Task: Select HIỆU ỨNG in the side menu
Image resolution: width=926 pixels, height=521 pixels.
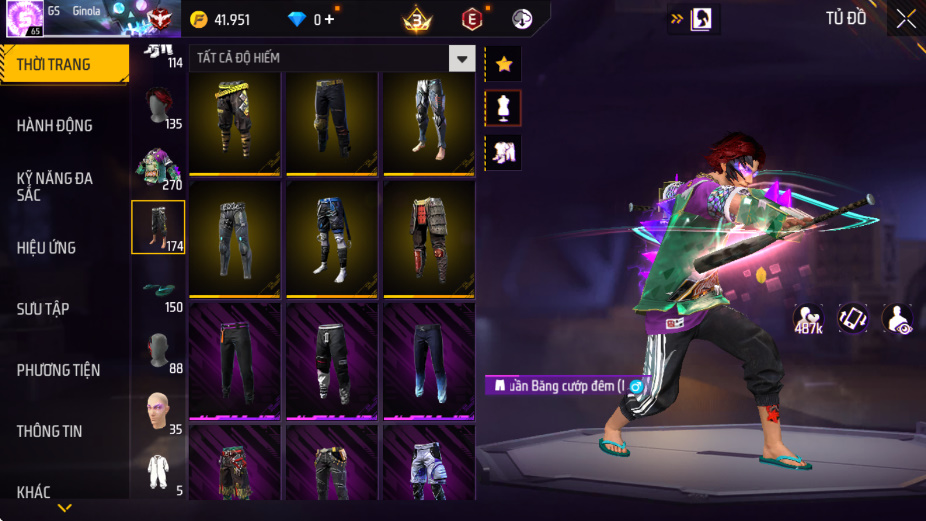Action: click(47, 247)
